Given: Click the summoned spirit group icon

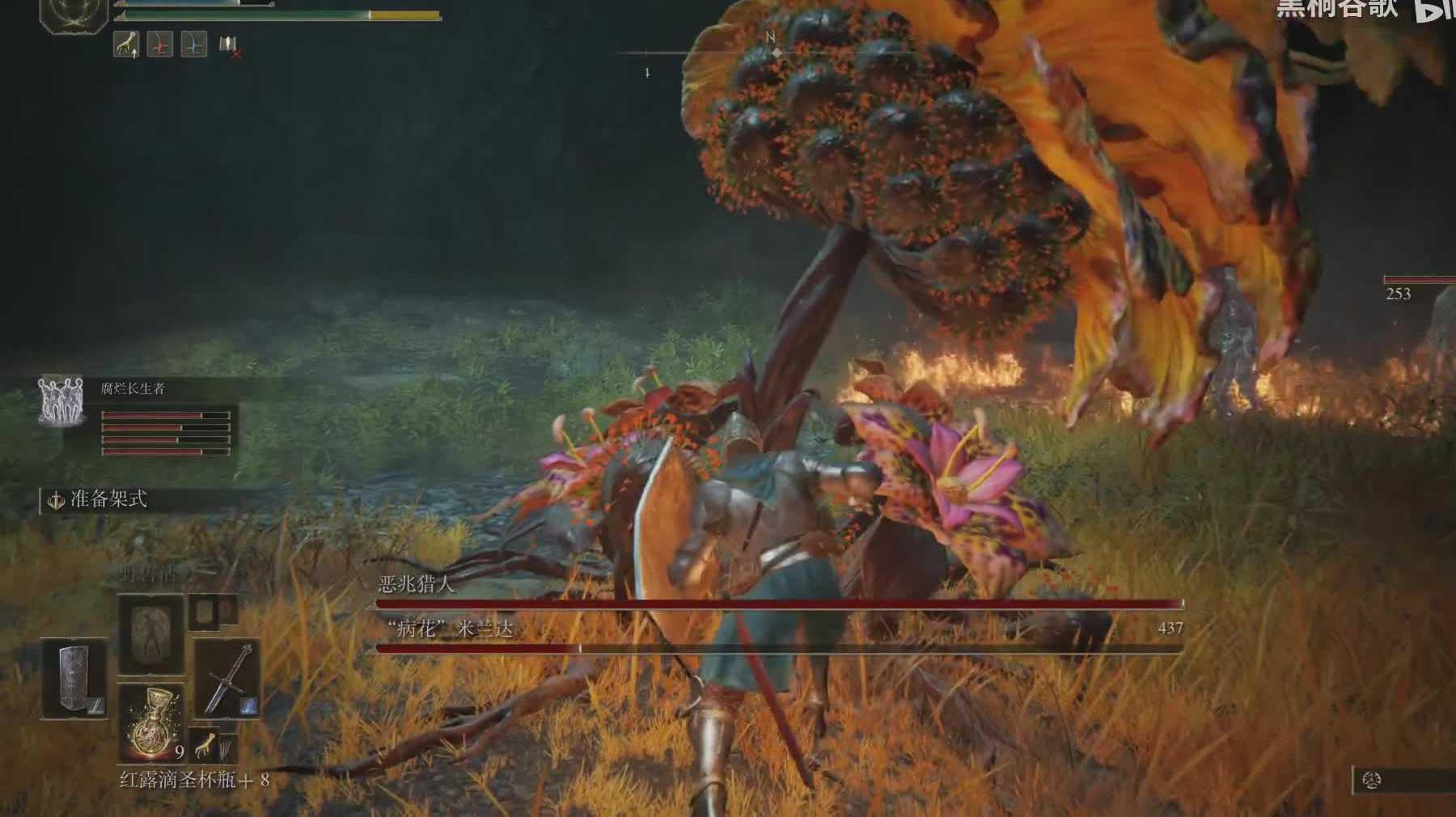Looking at the screenshot, I should pyautogui.click(x=61, y=400).
